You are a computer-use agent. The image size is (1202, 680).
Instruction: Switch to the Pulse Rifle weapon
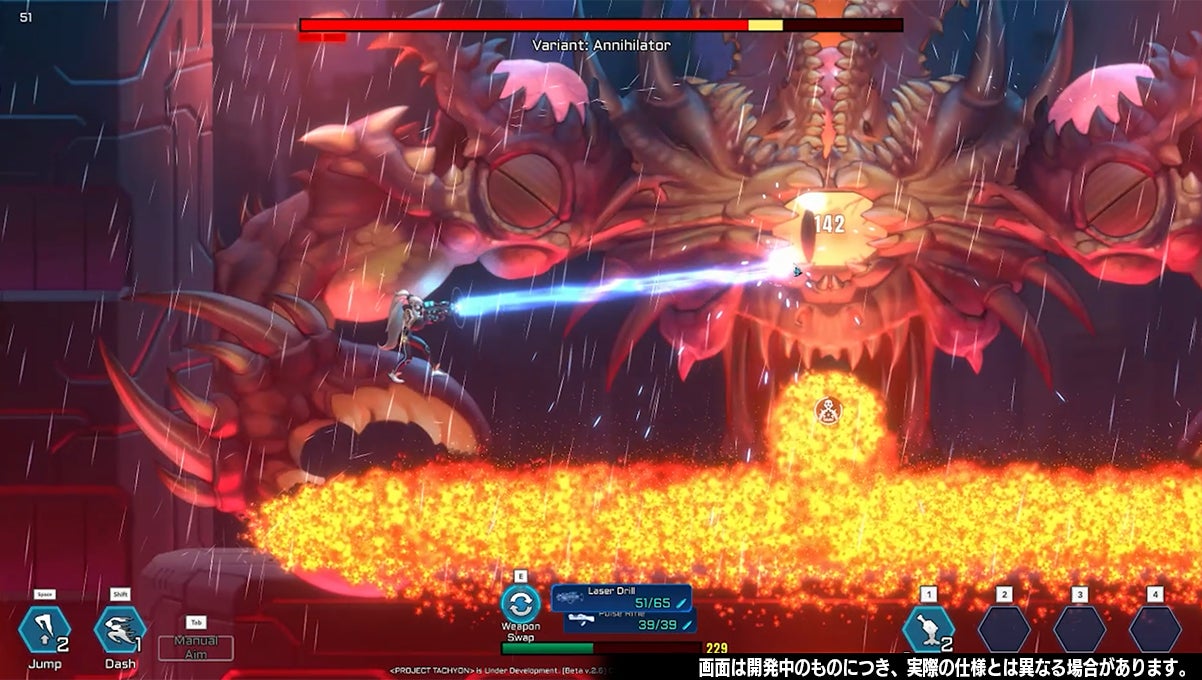[628, 623]
